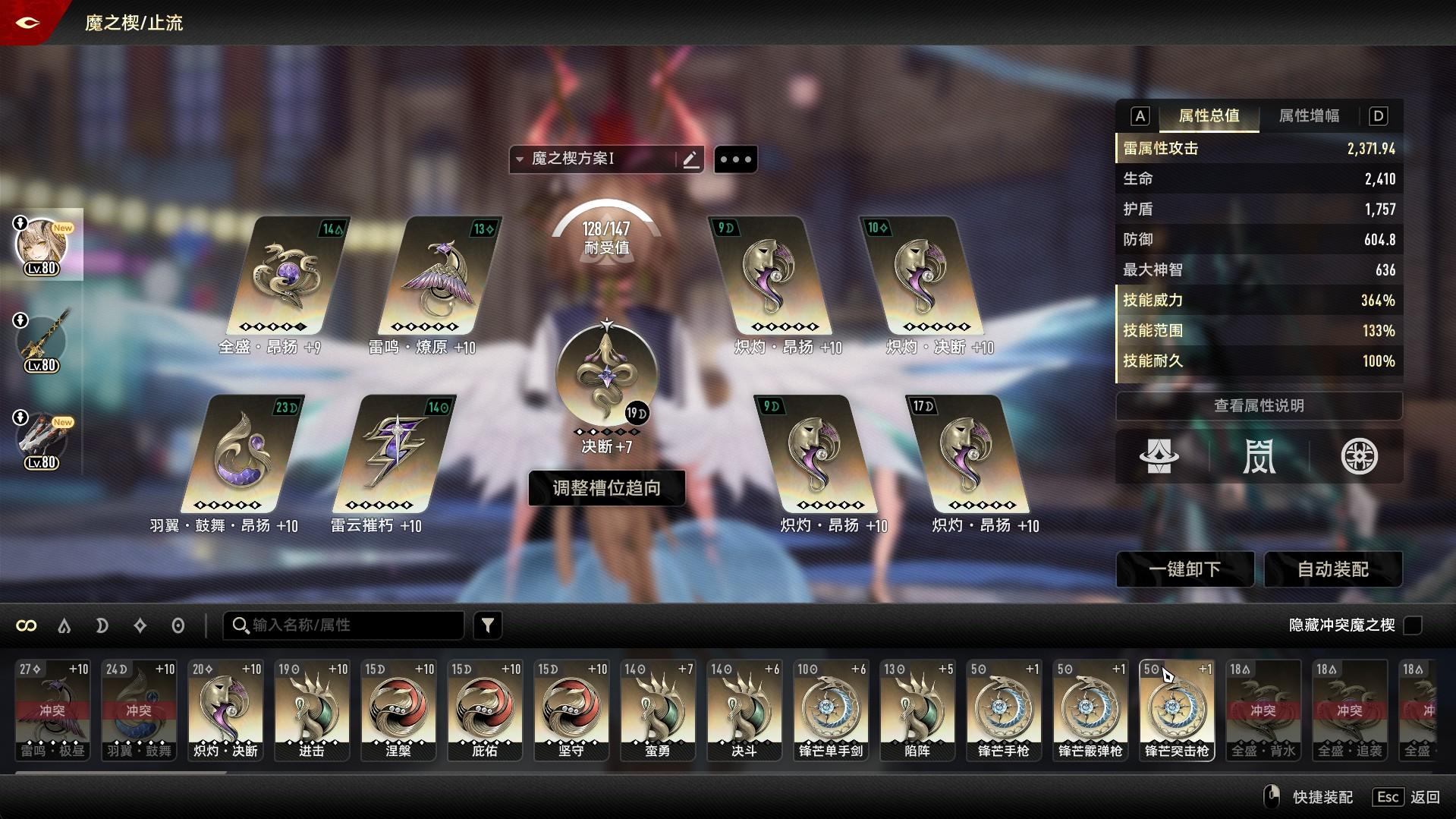Open the funnel filter button

[x=488, y=625]
